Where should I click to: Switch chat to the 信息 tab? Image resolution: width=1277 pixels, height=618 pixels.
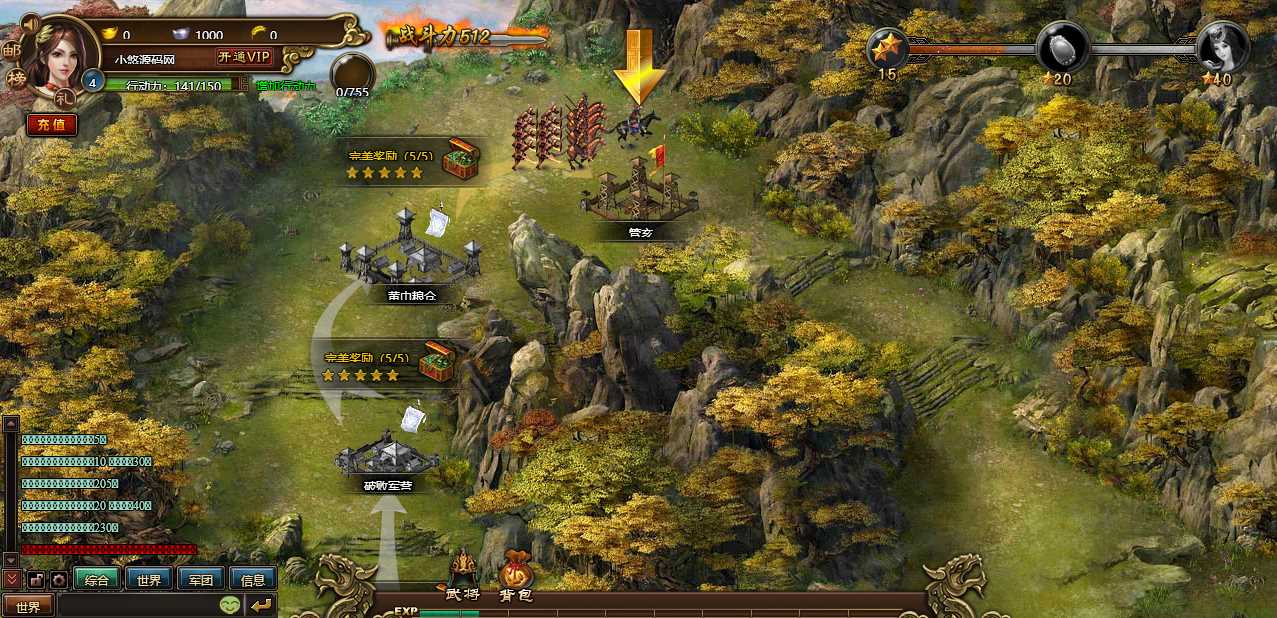[x=253, y=579]
